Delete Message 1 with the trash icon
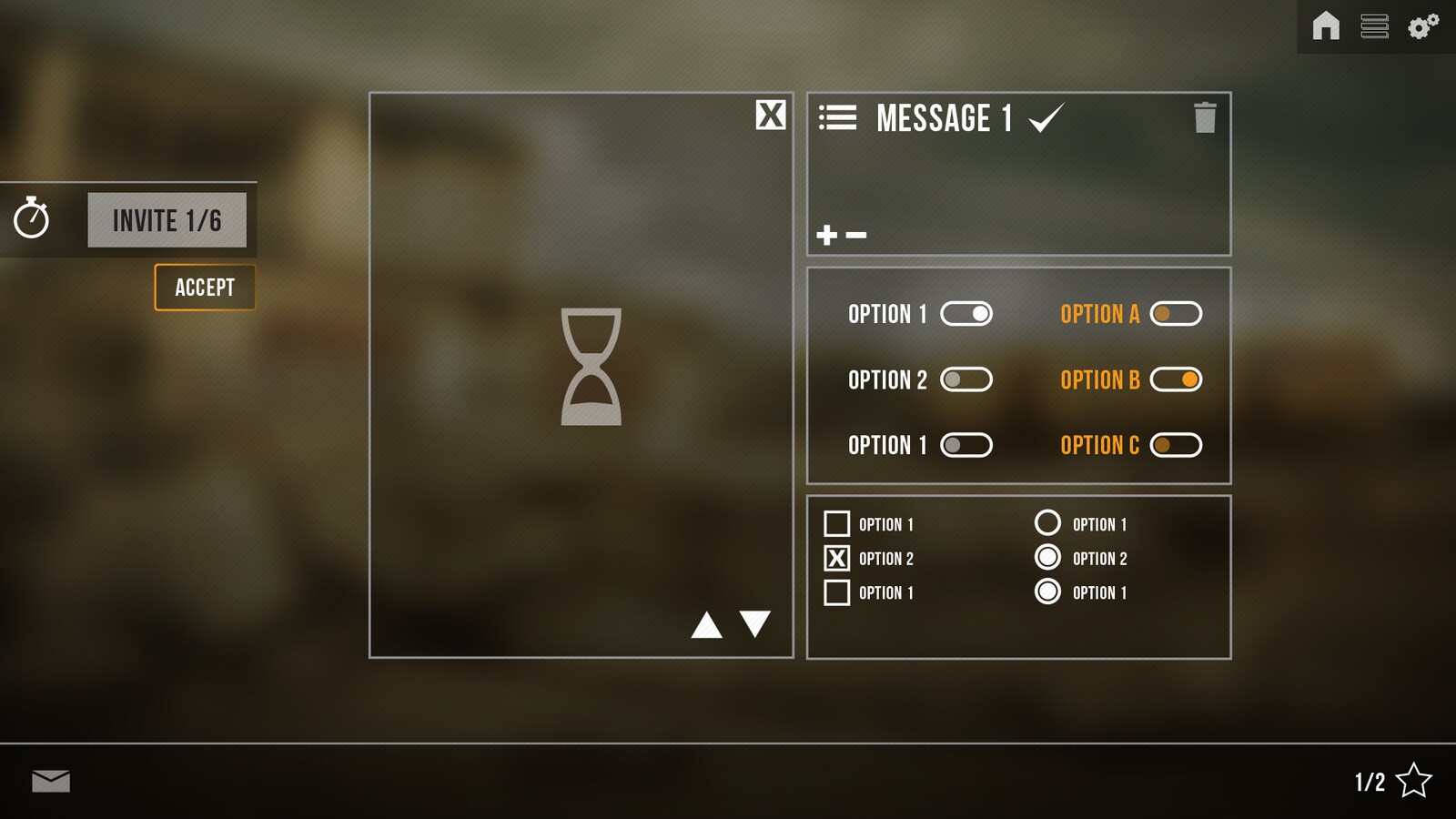This screenshot has width=1456, height=819. (x=1205, y=119)
